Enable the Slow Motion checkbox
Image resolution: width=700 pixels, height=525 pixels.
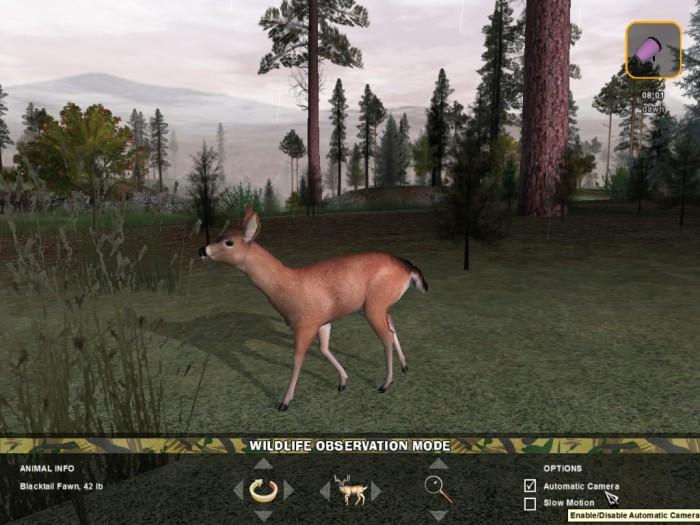click(530, 503)
